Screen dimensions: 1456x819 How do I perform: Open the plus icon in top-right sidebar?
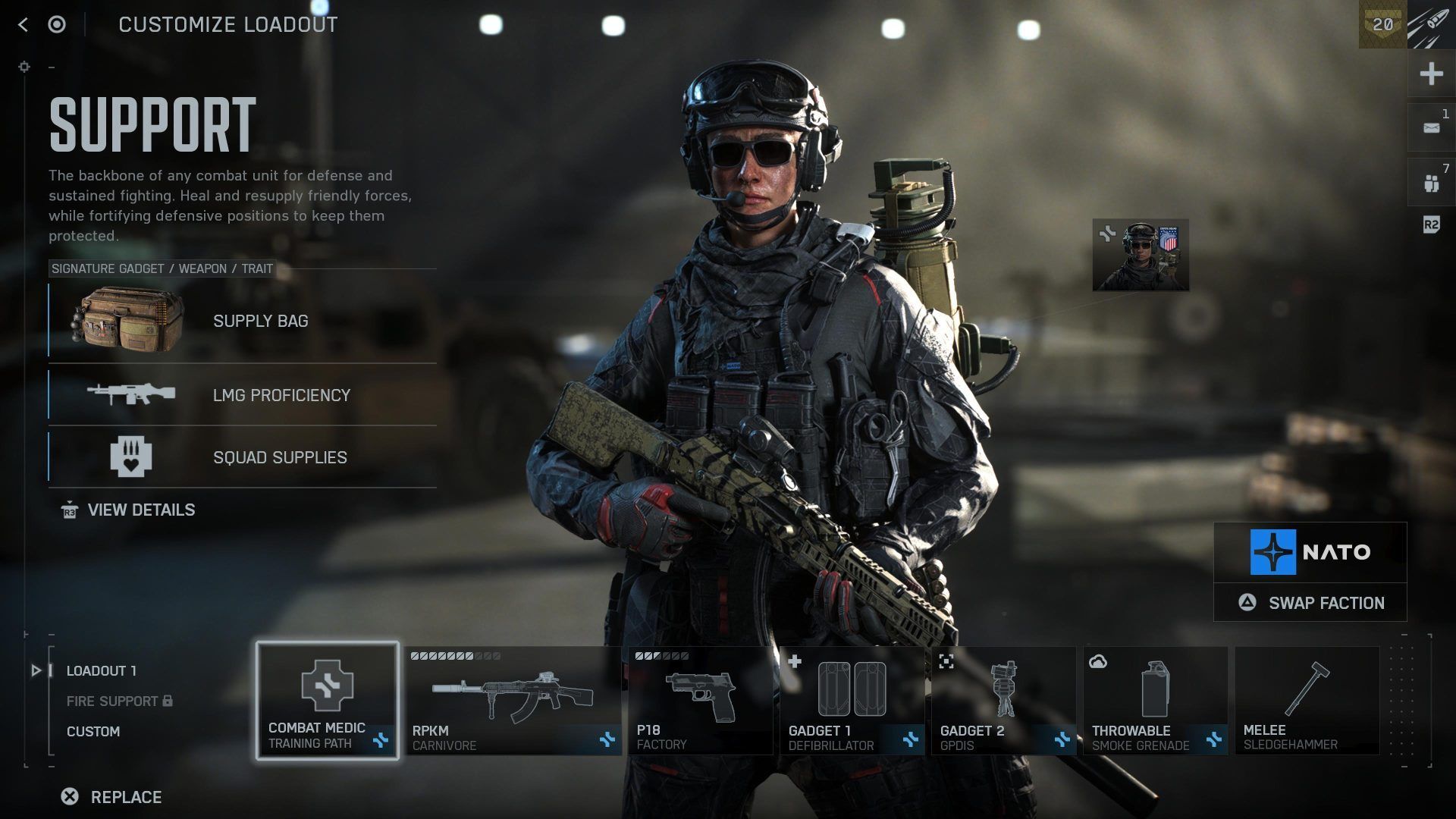[x=1431, y=74]
